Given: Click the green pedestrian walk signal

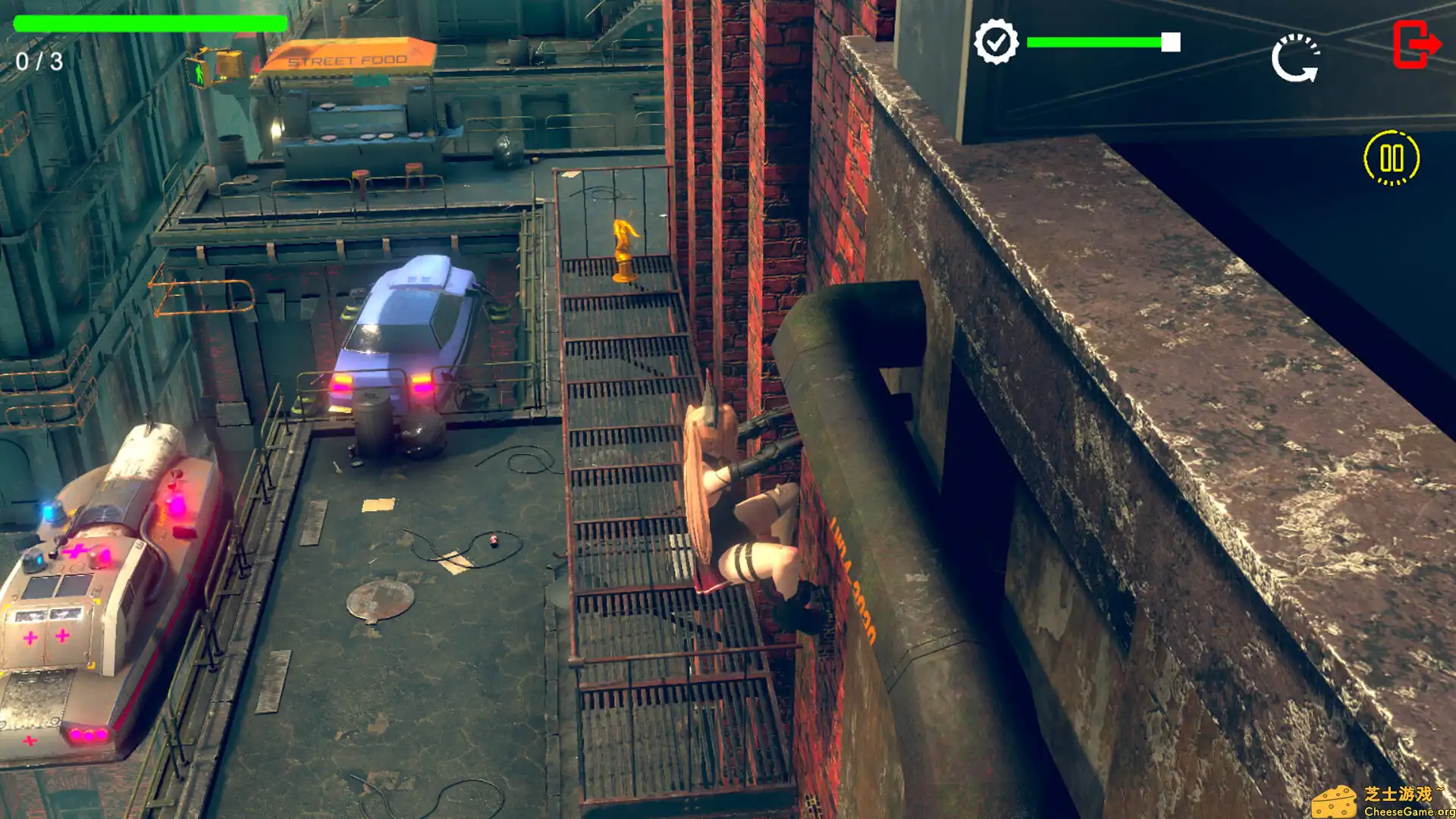Looking at the screenshot, I should click(198, 74).
